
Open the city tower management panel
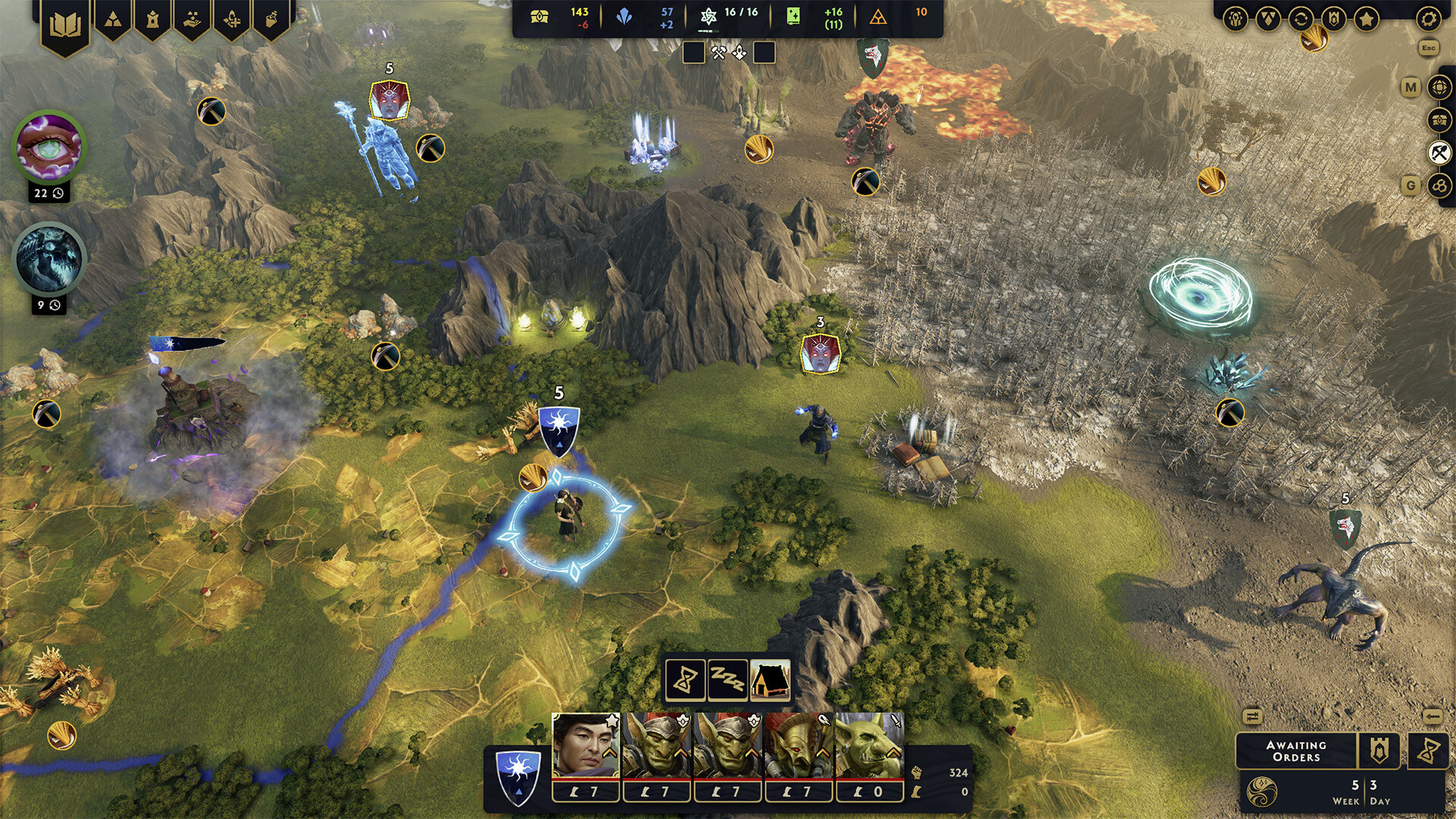[x=152, y=17]
